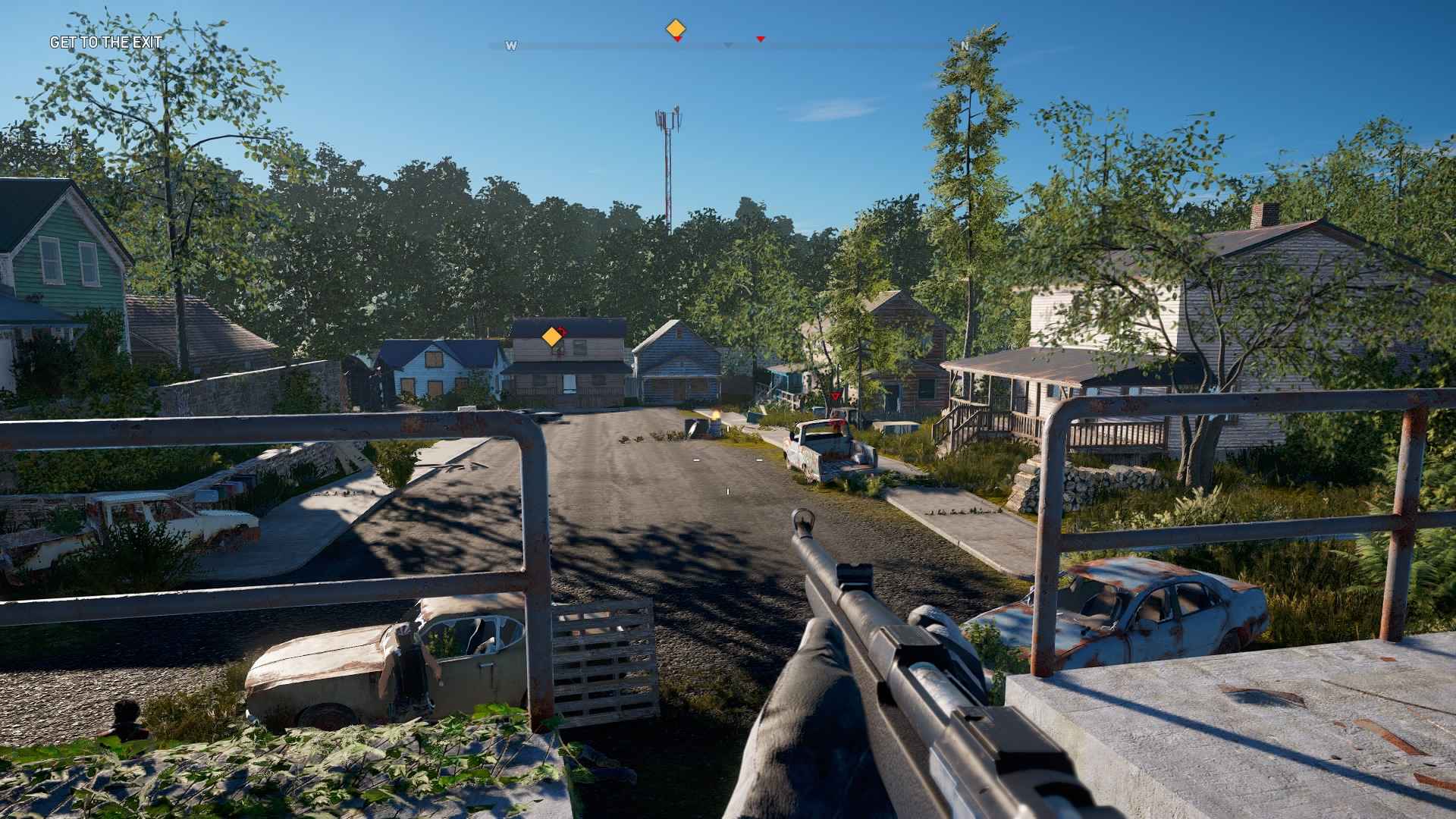Click the gray direction arrow in the compass center

[x=728, y=46]
